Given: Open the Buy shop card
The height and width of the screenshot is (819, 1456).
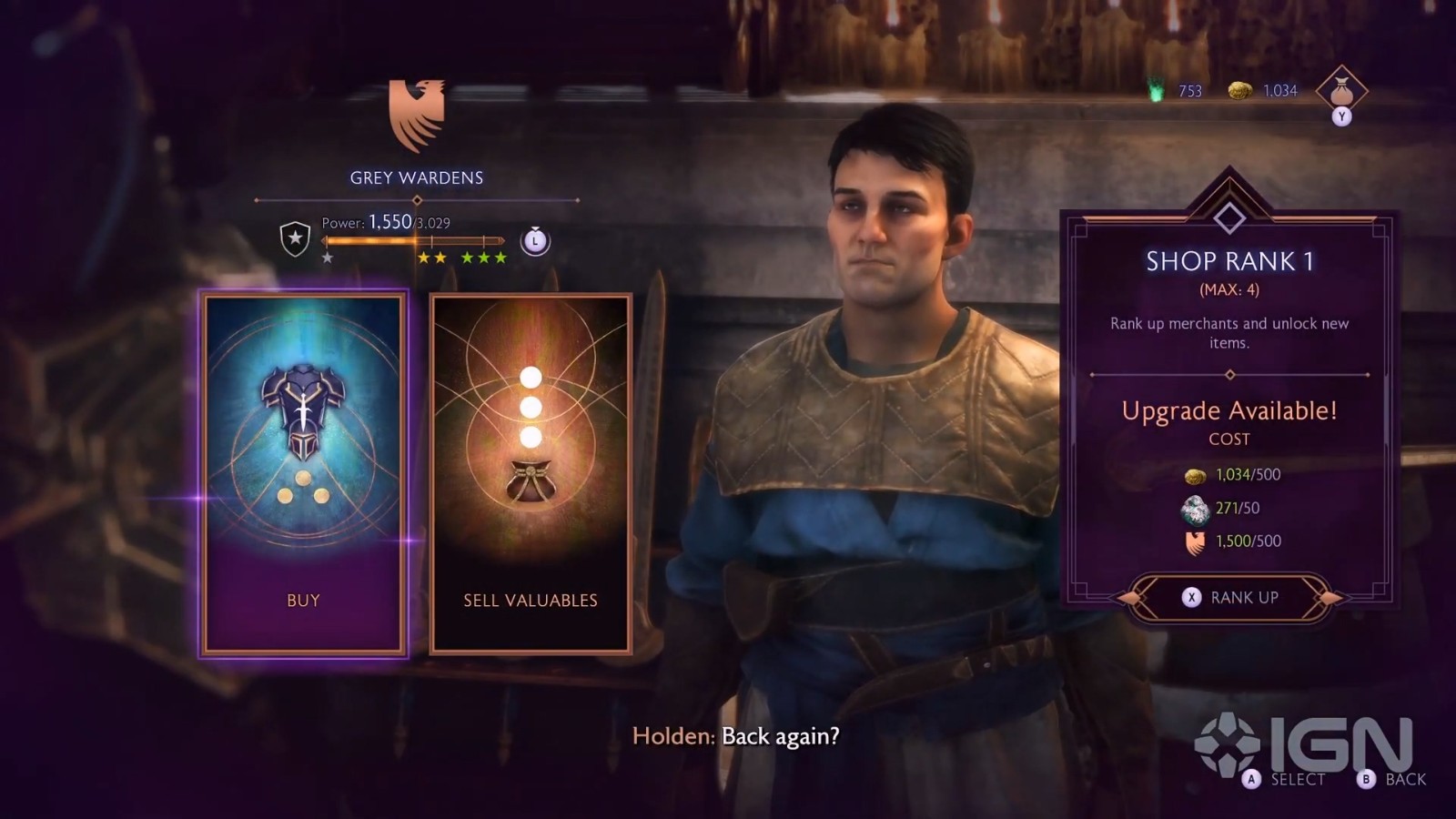Looking at the screenshot, I should pos(303,473).
